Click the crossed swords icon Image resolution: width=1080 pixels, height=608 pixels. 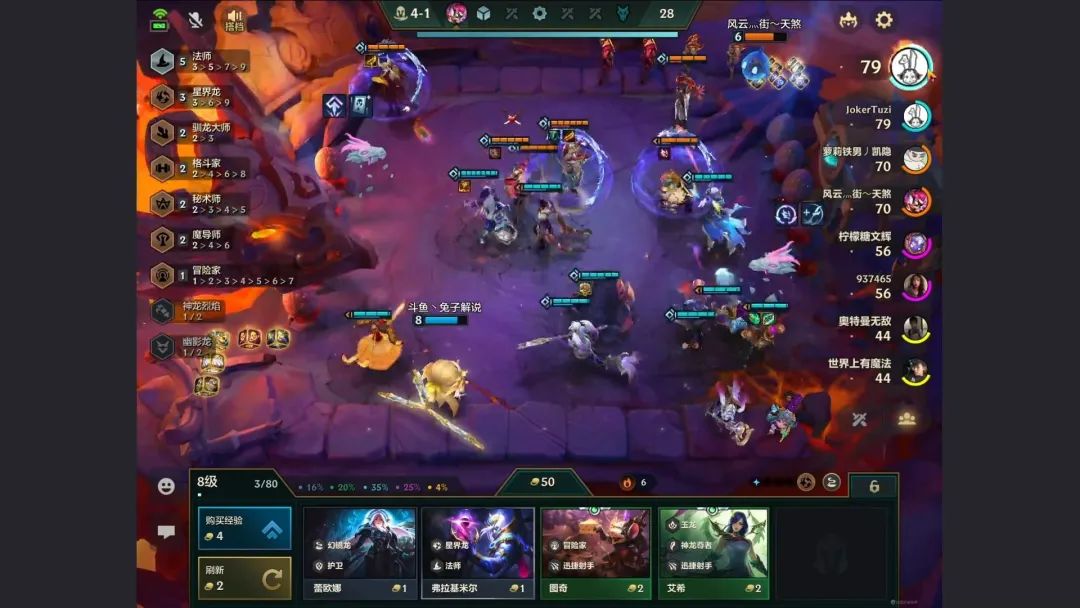click(859, 419)
